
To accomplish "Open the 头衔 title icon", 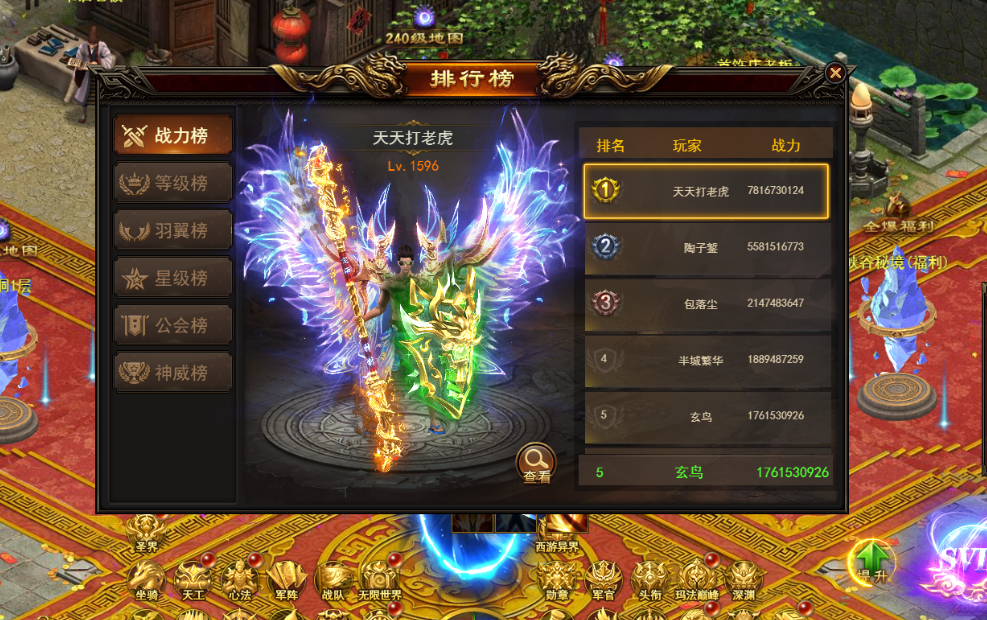I will click(650, 578).
